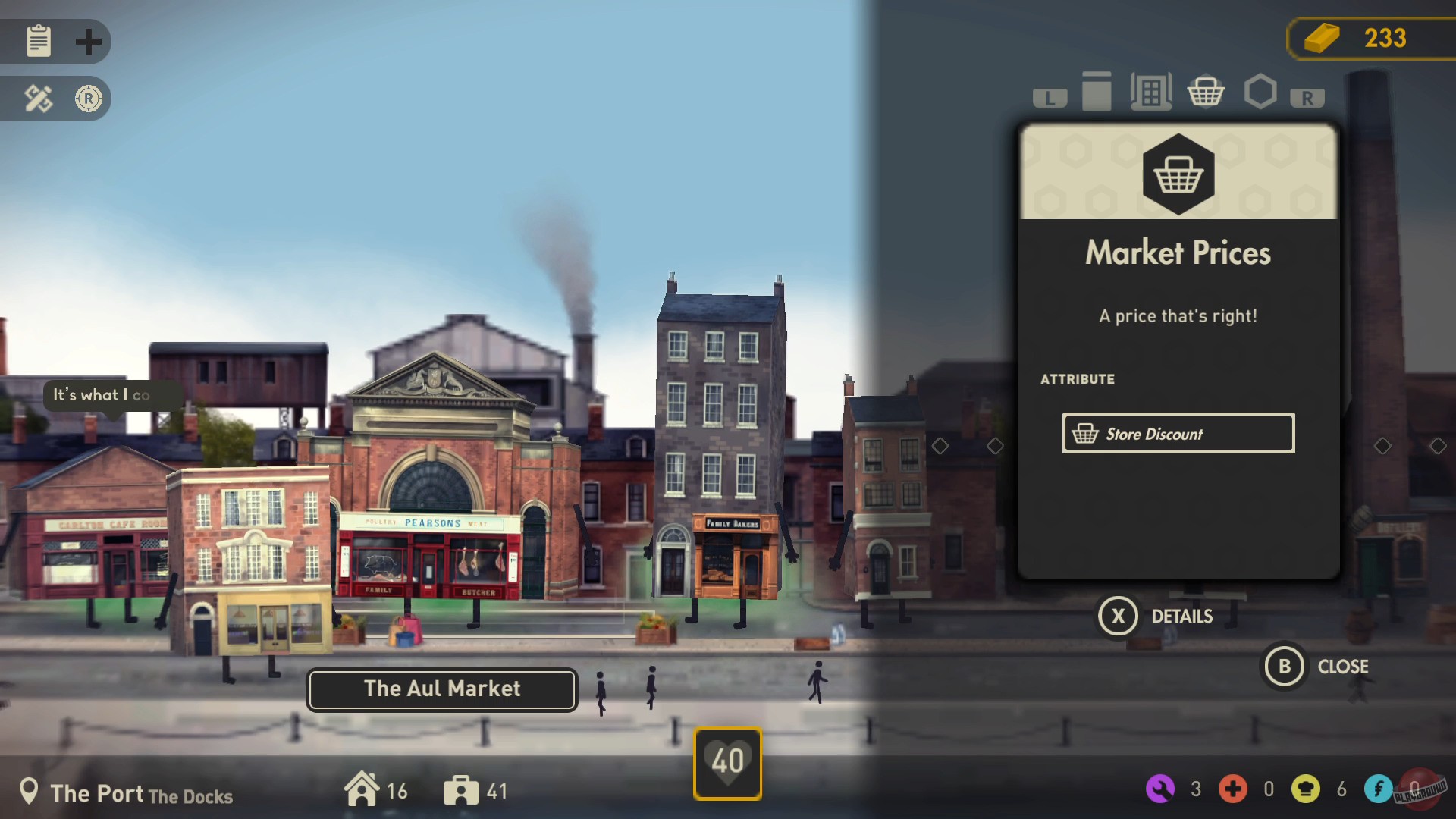Select the Store Discount attribute

(x=1178, y=433)
